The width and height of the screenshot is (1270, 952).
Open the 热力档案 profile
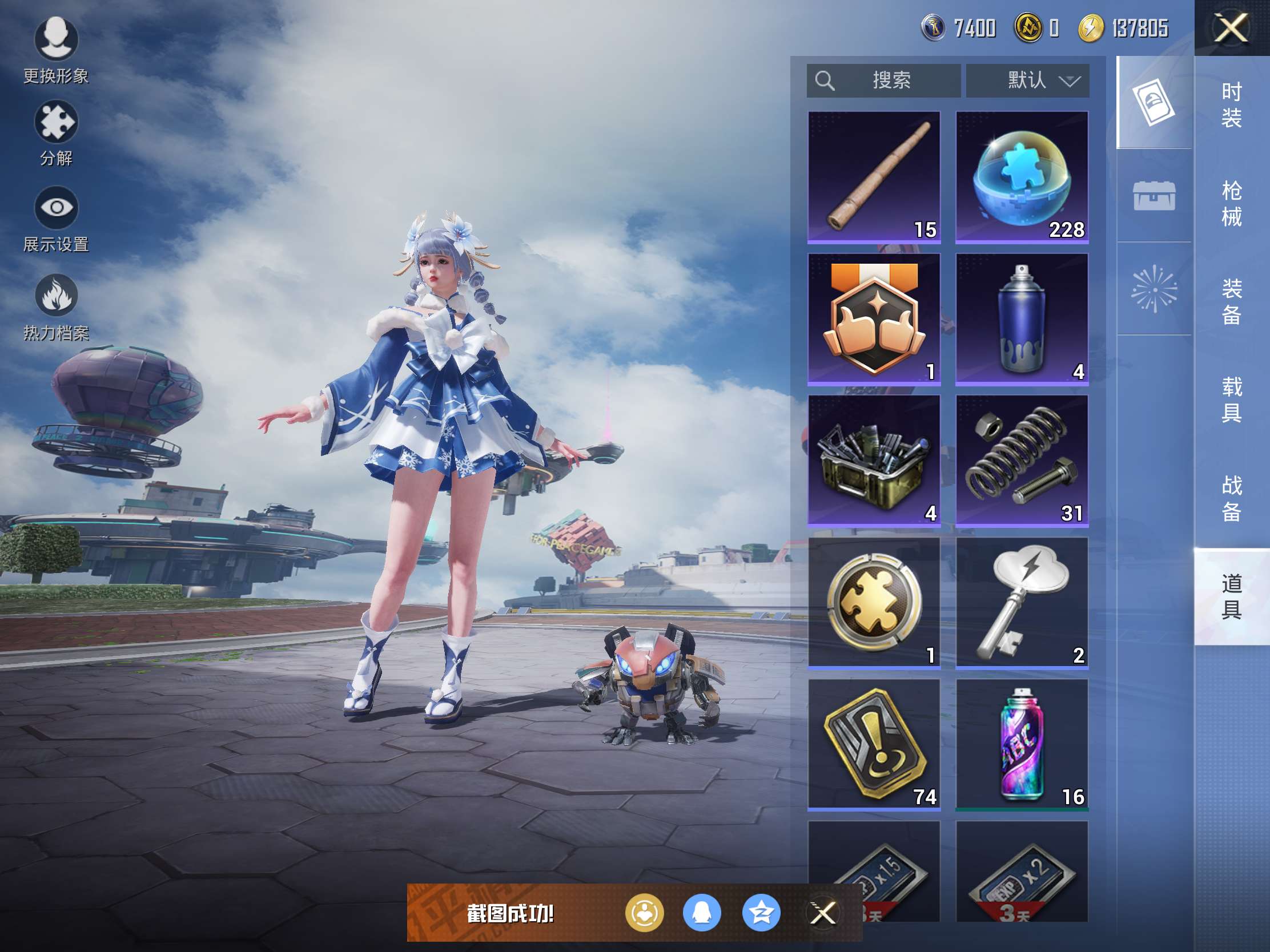coord(56,307)
